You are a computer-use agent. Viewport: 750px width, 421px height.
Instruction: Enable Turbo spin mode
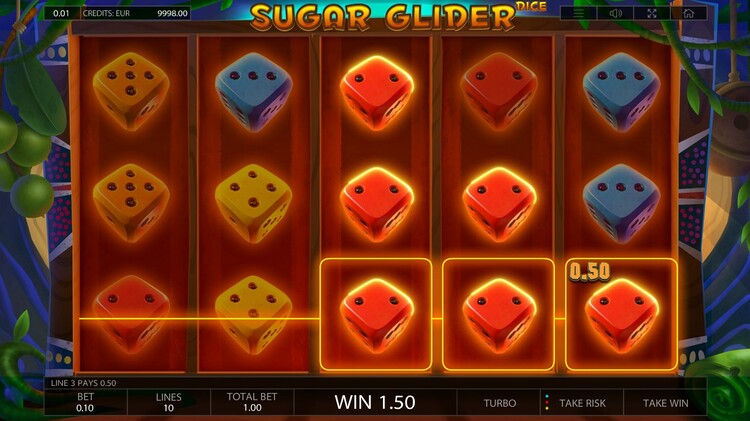click(x=499, y=403)
